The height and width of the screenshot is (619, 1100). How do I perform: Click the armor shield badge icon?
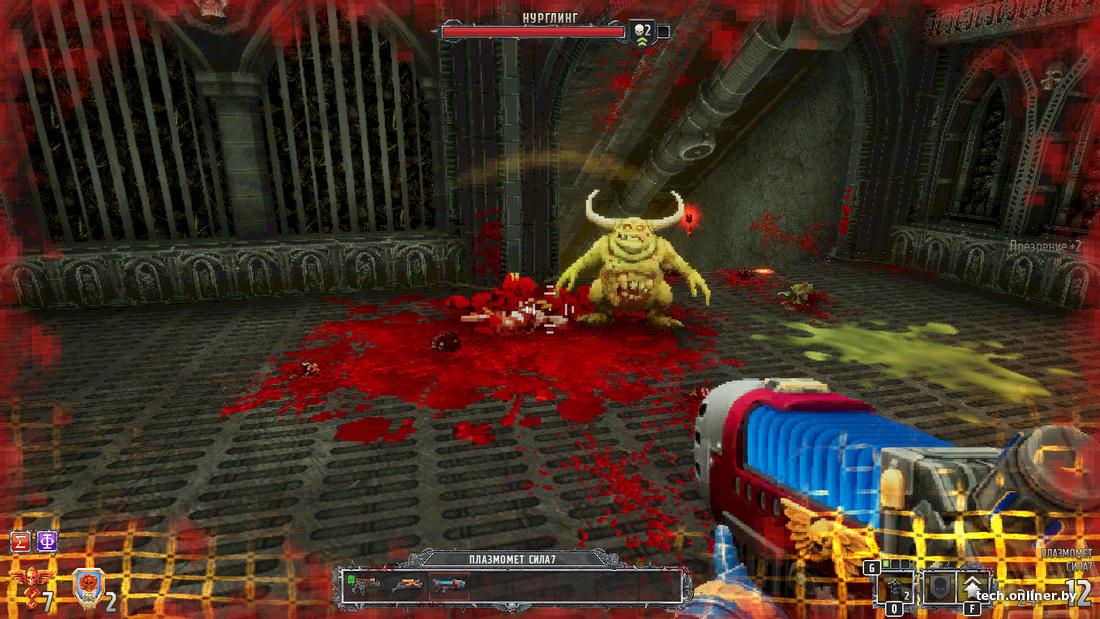(86, 589)
